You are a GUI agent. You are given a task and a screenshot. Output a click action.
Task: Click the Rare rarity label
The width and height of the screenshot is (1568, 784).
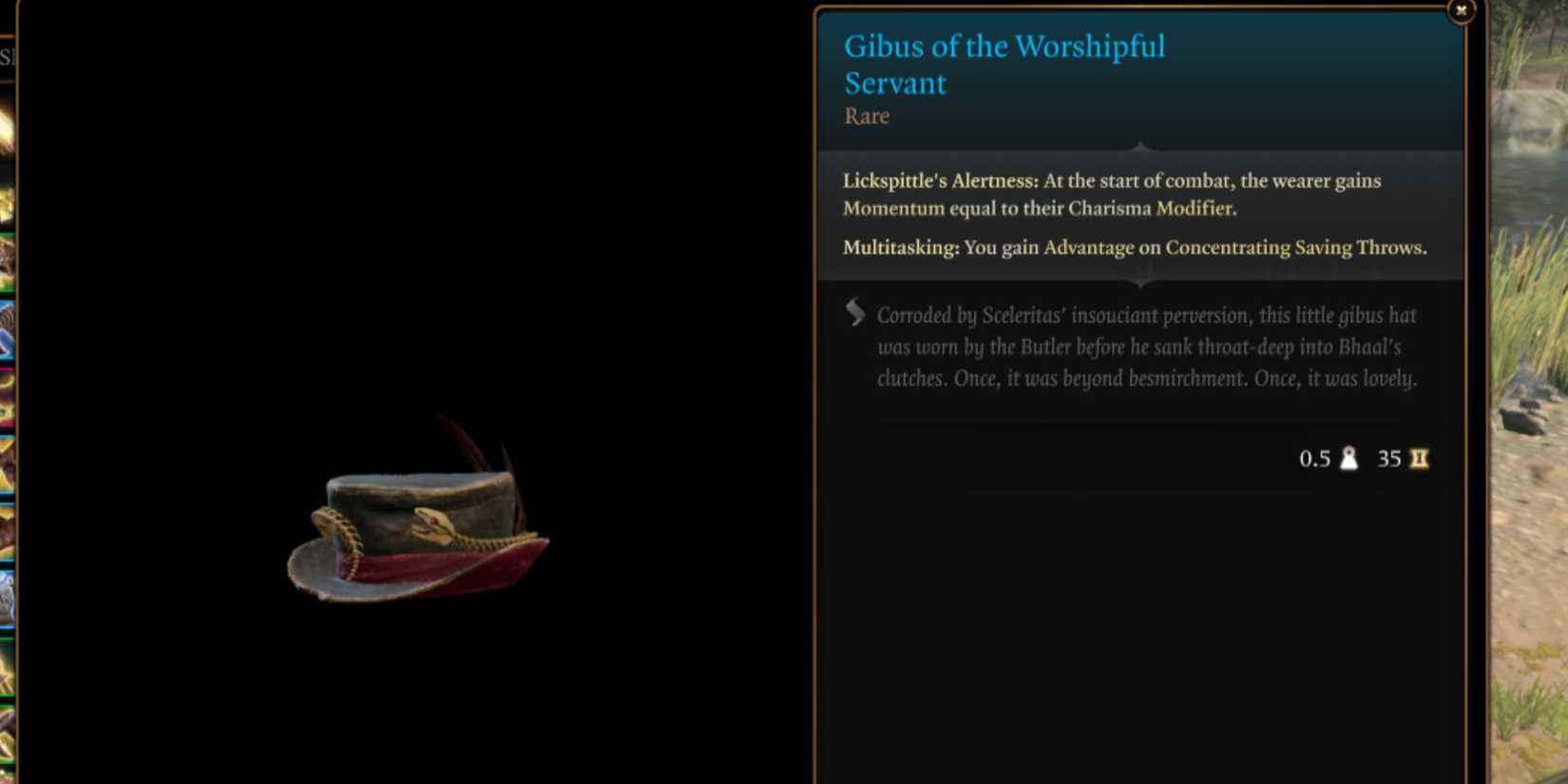866,115
